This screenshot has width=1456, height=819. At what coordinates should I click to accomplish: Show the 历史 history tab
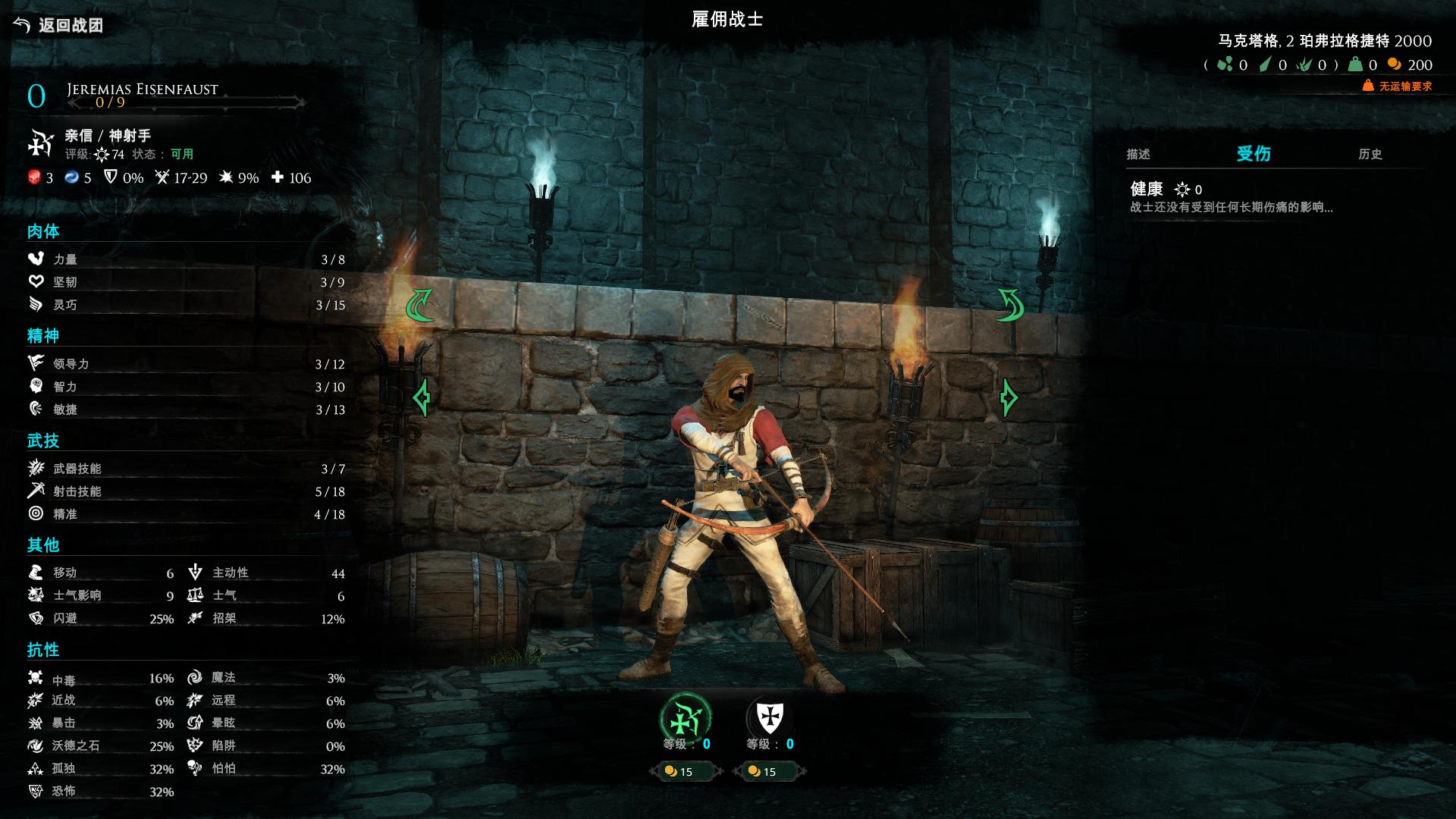(1370, 154)
